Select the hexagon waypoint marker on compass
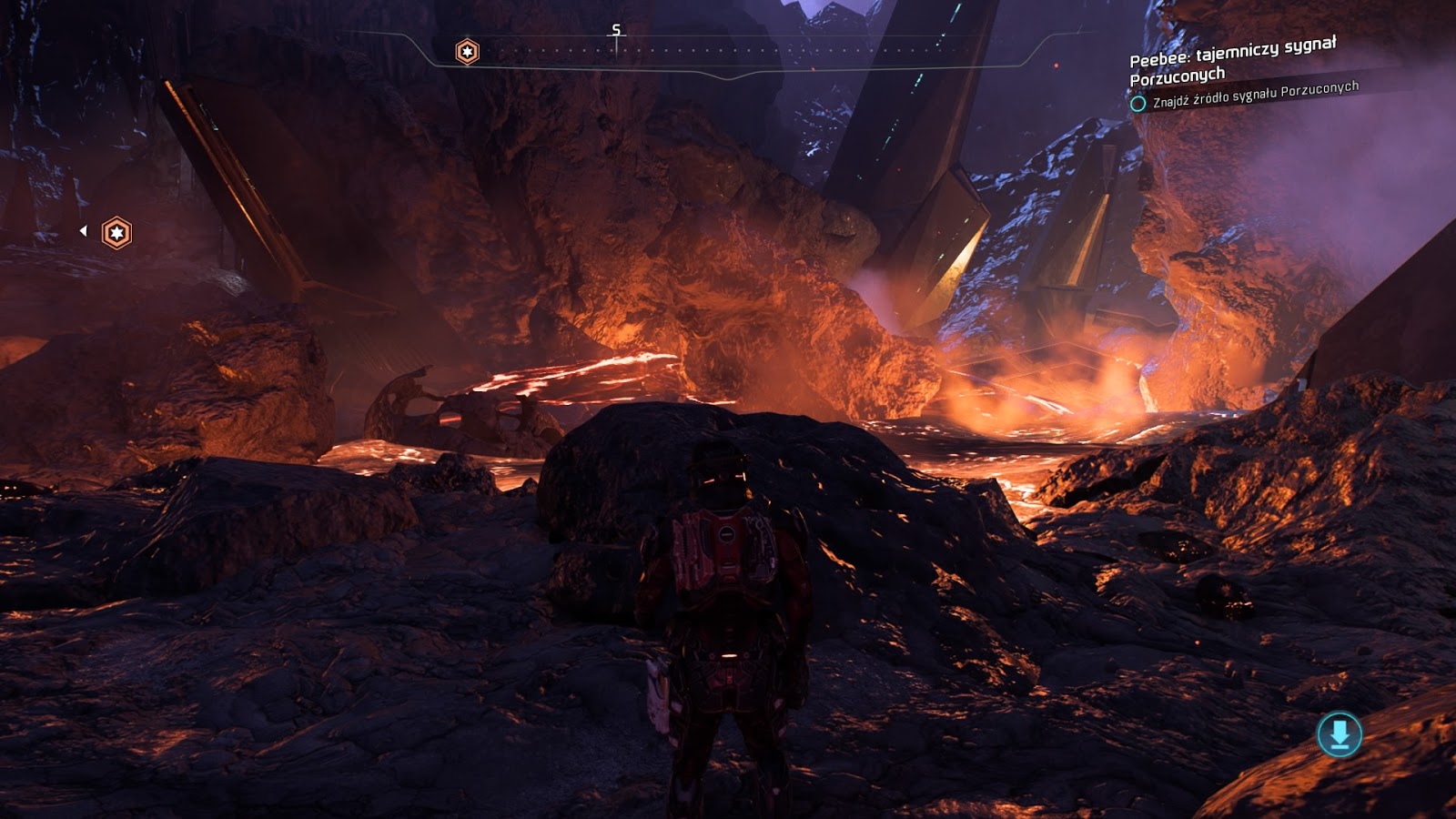1456x819 pixels. tap(467, 52)
